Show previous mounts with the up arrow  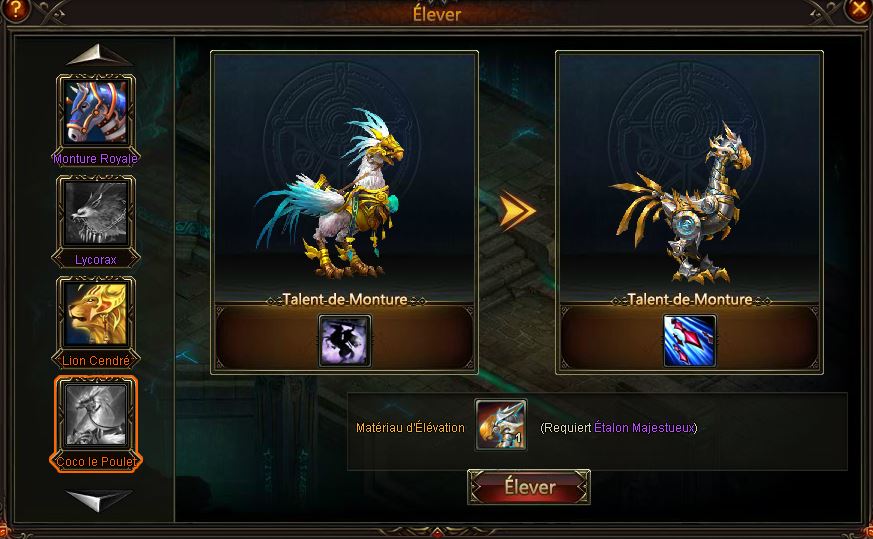pos(98,54)
